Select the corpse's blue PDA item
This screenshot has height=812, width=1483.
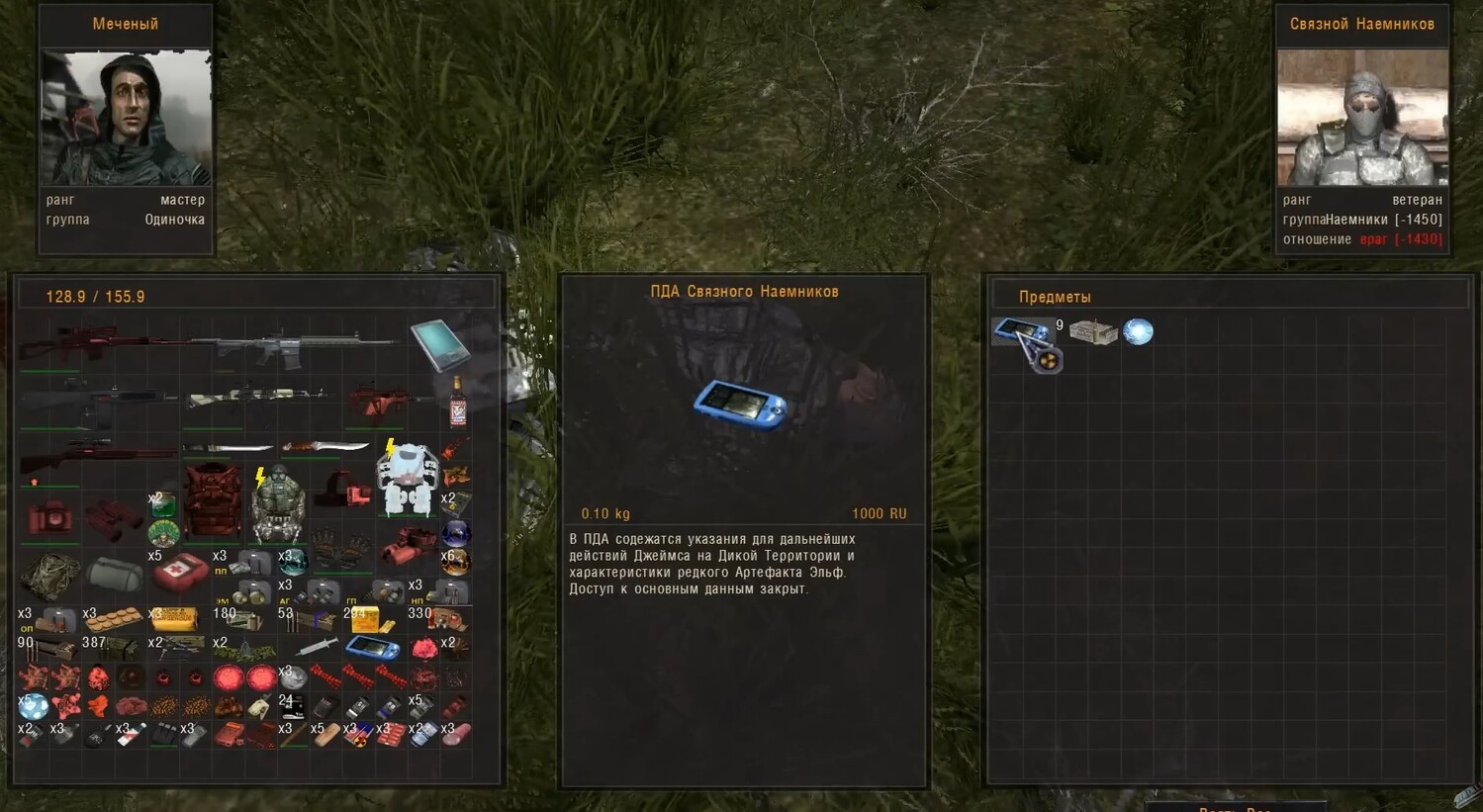coord(1021,331)
